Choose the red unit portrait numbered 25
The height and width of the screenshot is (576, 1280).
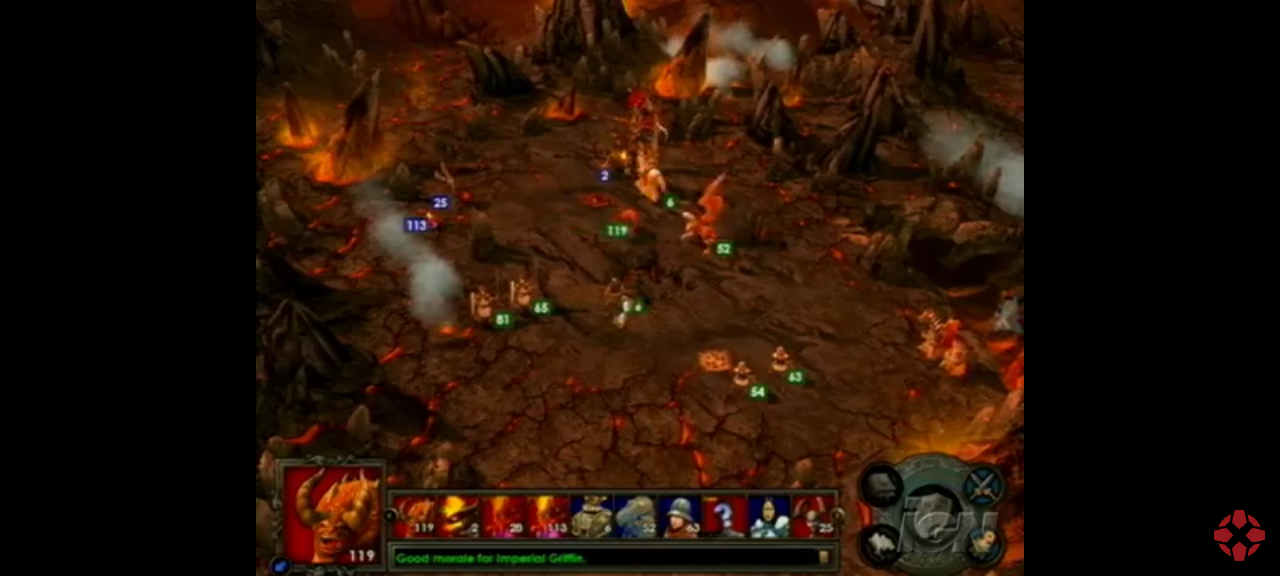click(x=812, y=517)
